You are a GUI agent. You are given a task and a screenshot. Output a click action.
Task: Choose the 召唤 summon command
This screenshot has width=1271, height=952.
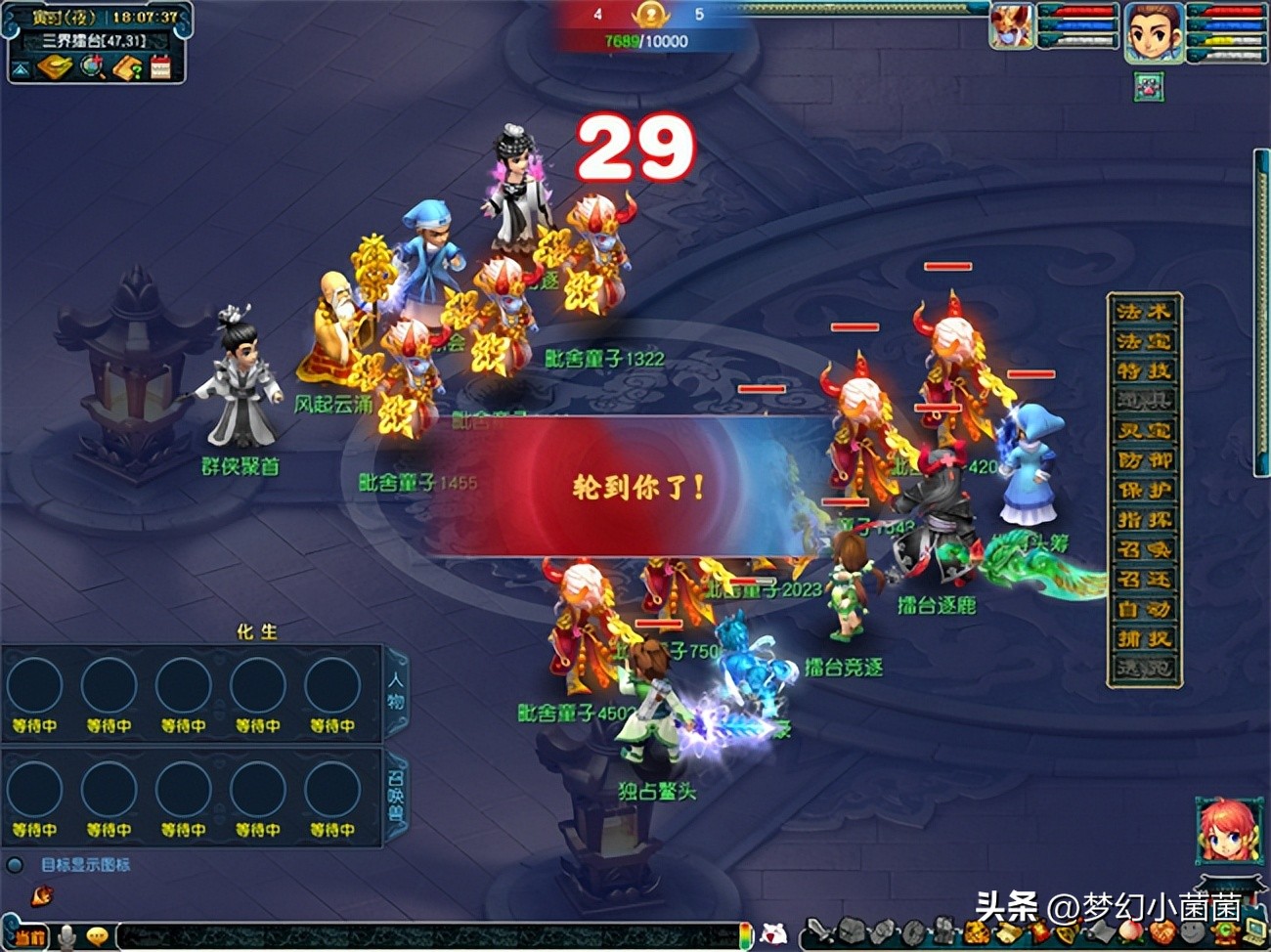[1144, 549]
